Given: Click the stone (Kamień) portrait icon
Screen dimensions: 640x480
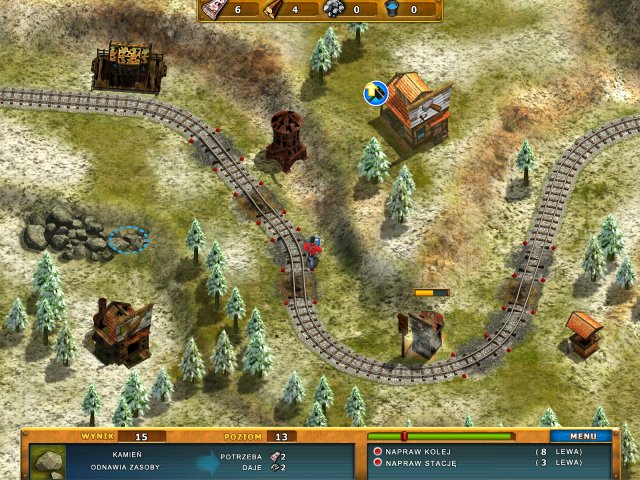Looking at the screenshot, I should [x=46, y=461].
